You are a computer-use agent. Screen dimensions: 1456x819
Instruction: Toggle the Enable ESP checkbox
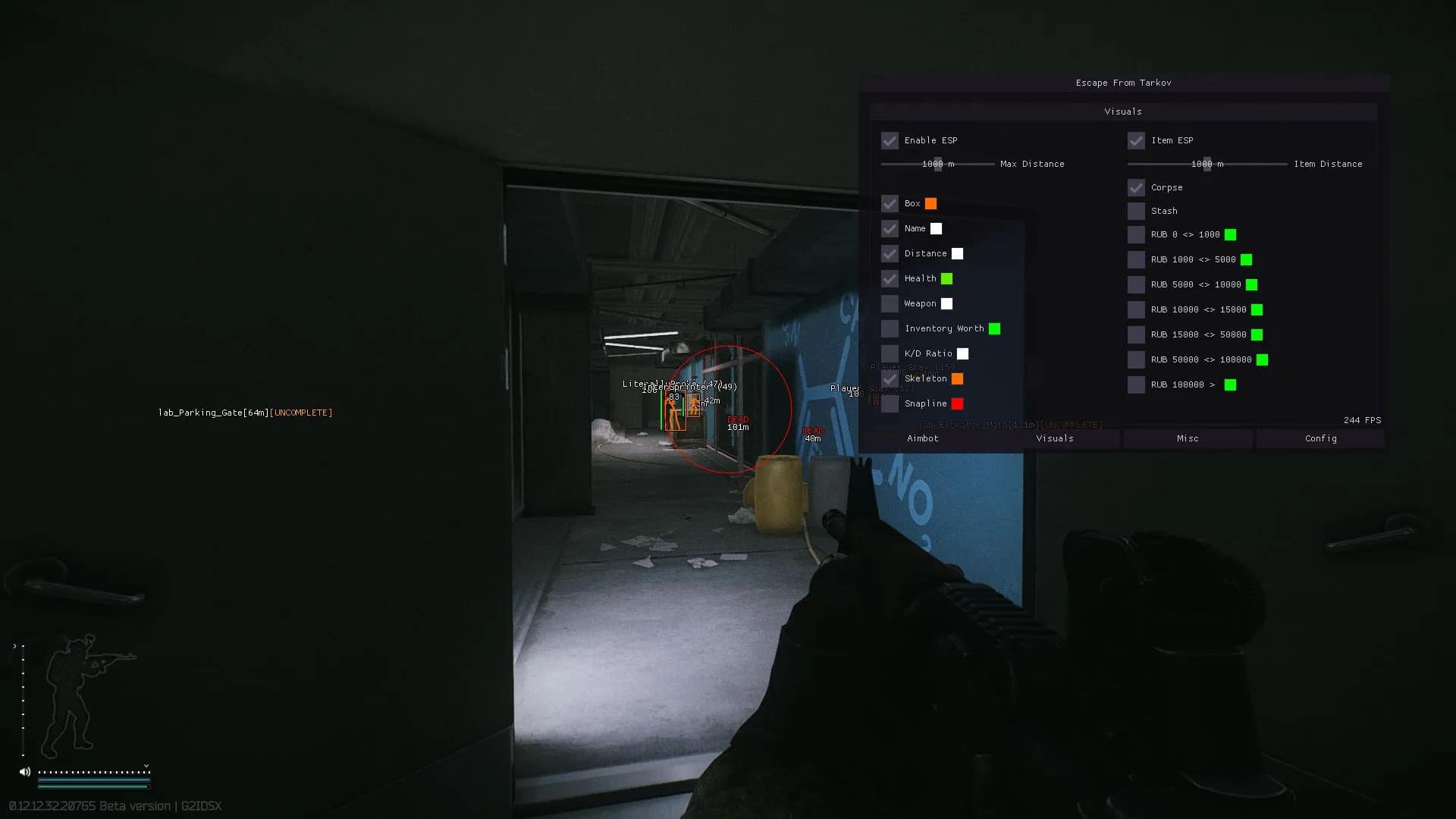(x=890, y=141)
